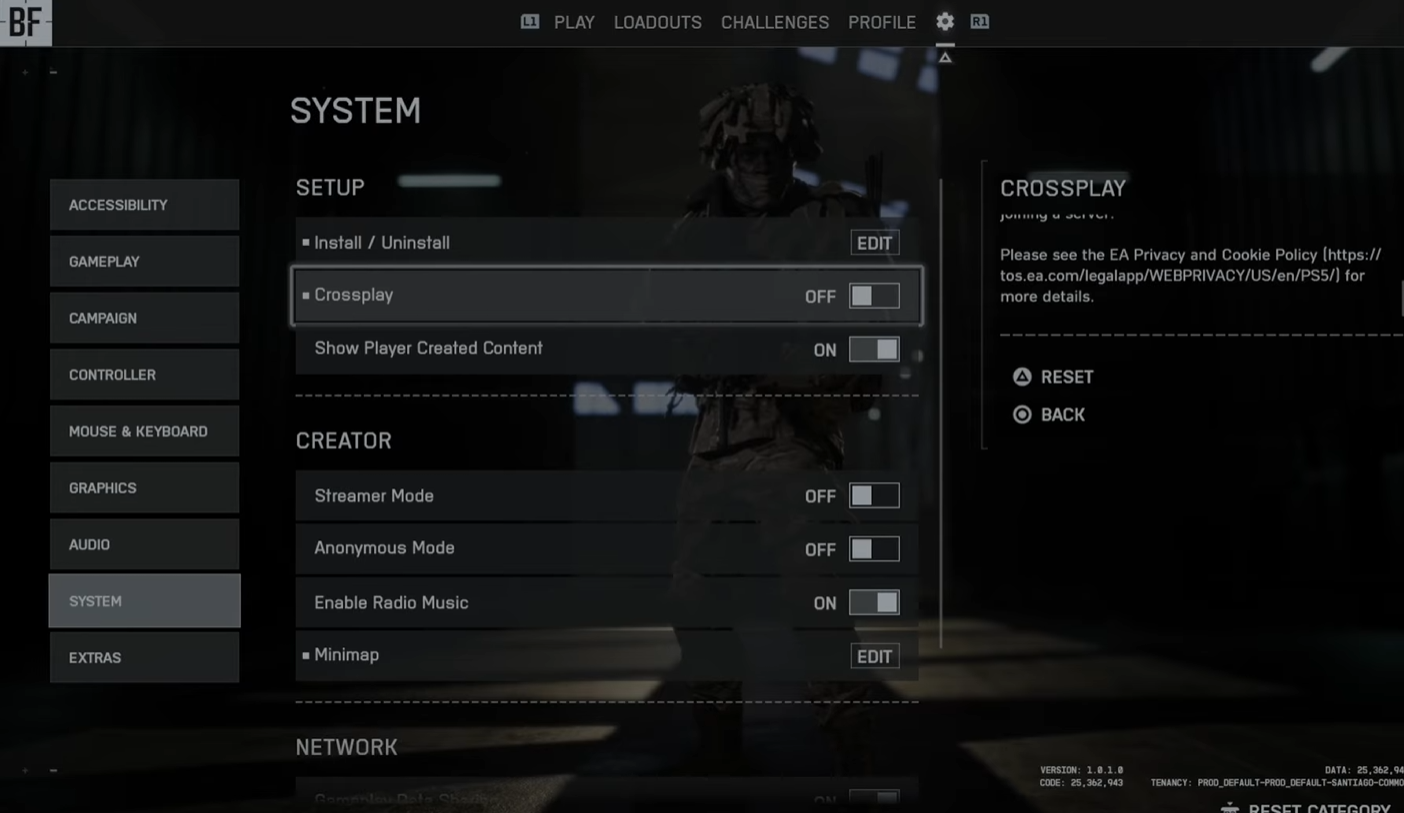
Task: Enable Streamer Mode toggle
Action: coord(874,496)
